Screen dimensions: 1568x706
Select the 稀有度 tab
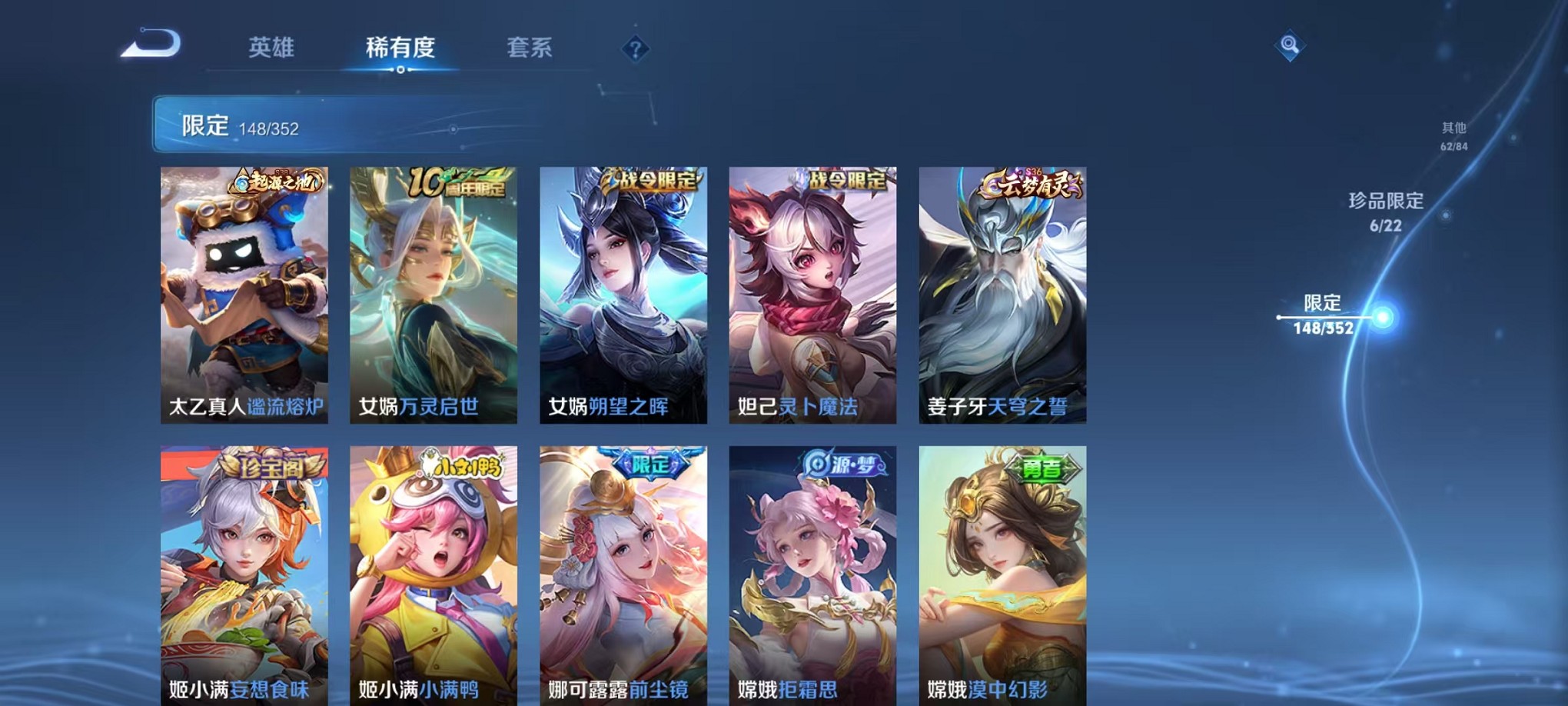pyautogui.click(x=401, y=48)
